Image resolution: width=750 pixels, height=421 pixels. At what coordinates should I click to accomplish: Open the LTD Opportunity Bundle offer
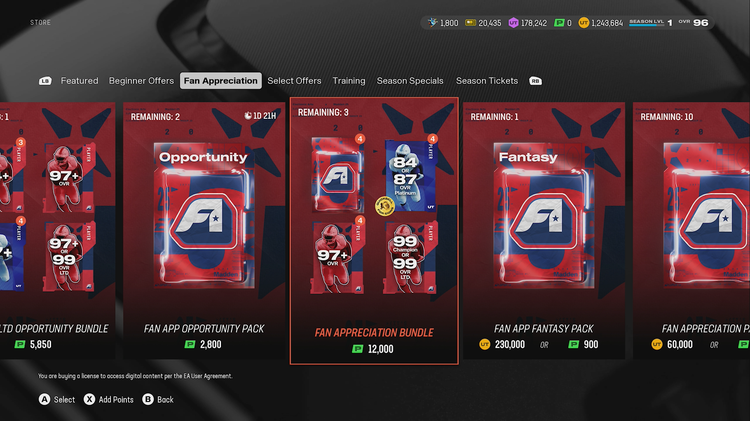[55, 230]
